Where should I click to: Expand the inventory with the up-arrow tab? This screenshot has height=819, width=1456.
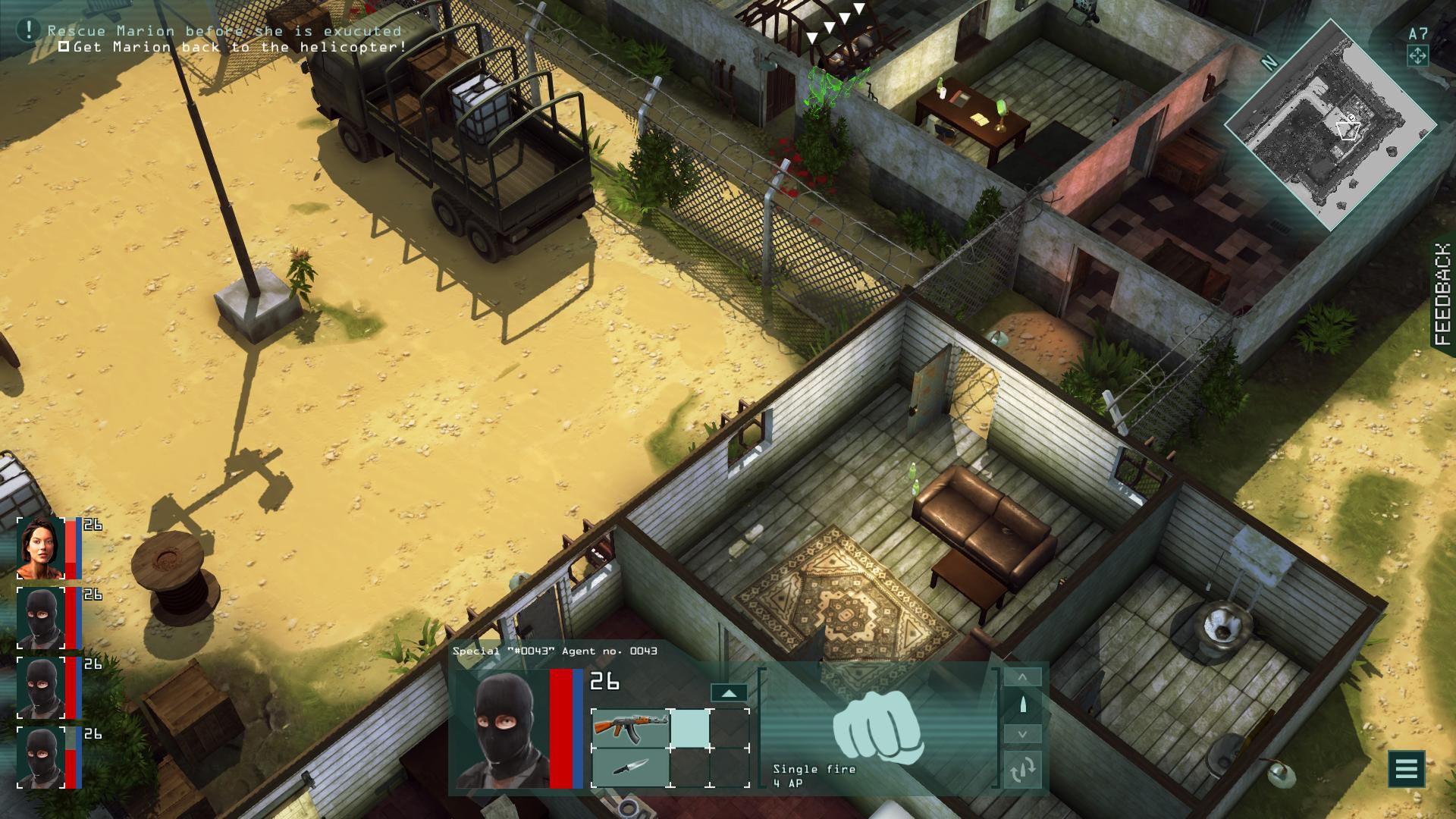coord(728,693)
